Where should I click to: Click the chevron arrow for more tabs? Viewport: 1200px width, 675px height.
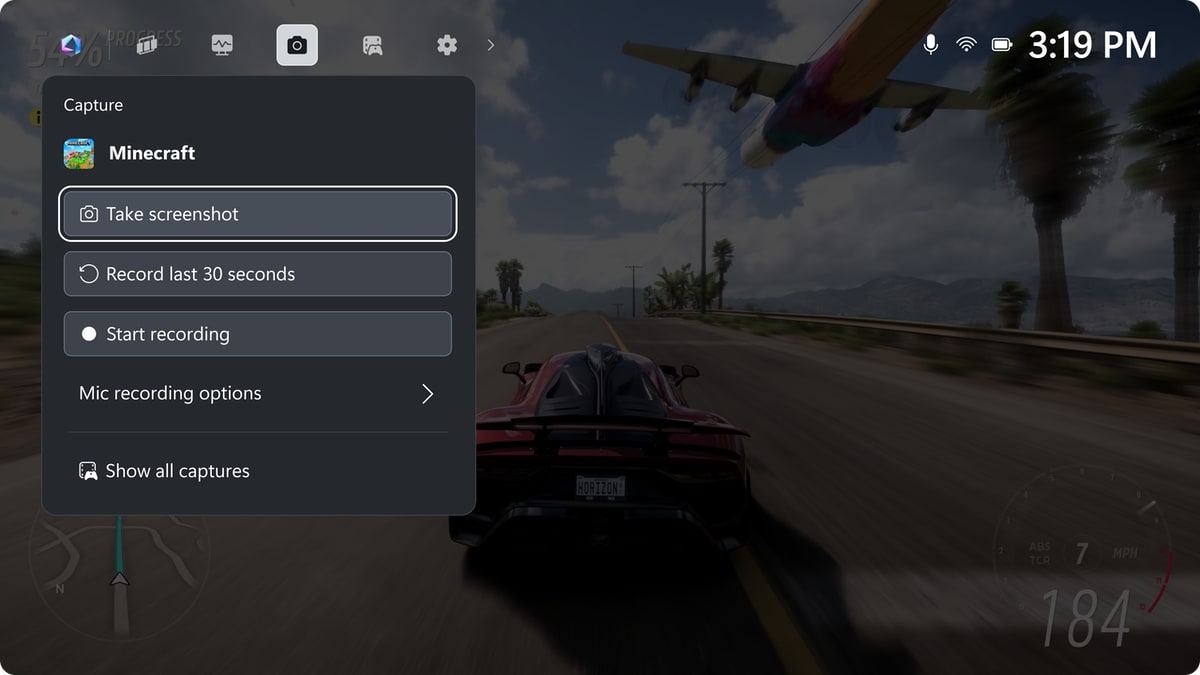coord(491,45)
